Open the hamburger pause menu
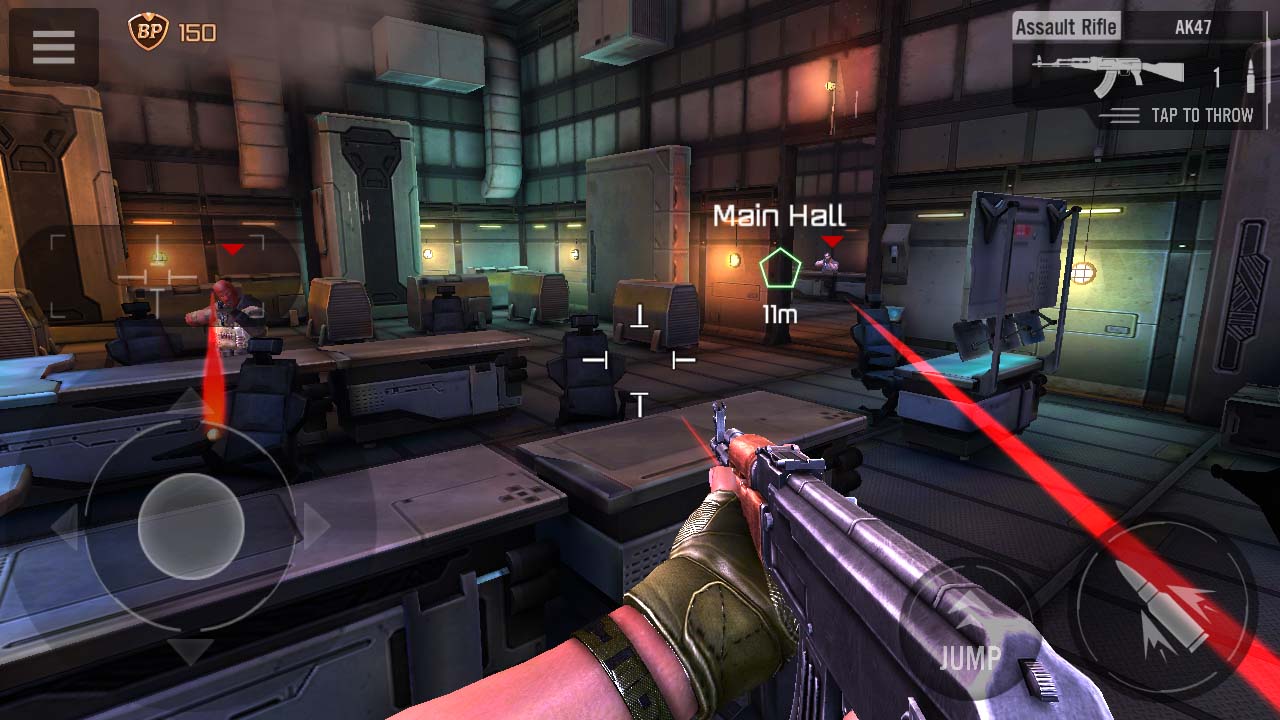Viewport: 1280px width, 720px height. click(x=54, y=46)
